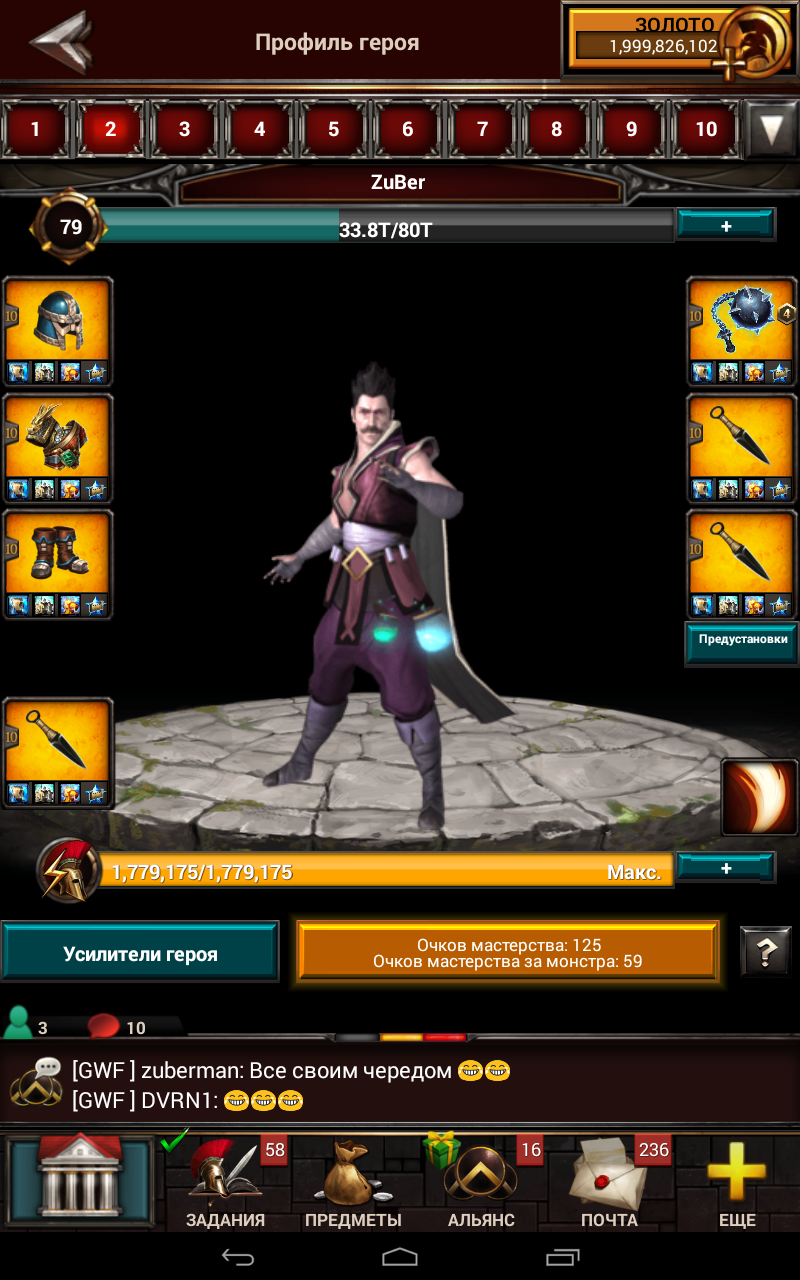Show help with question mark button
The image size is (800, 1280).
[765, 952]
